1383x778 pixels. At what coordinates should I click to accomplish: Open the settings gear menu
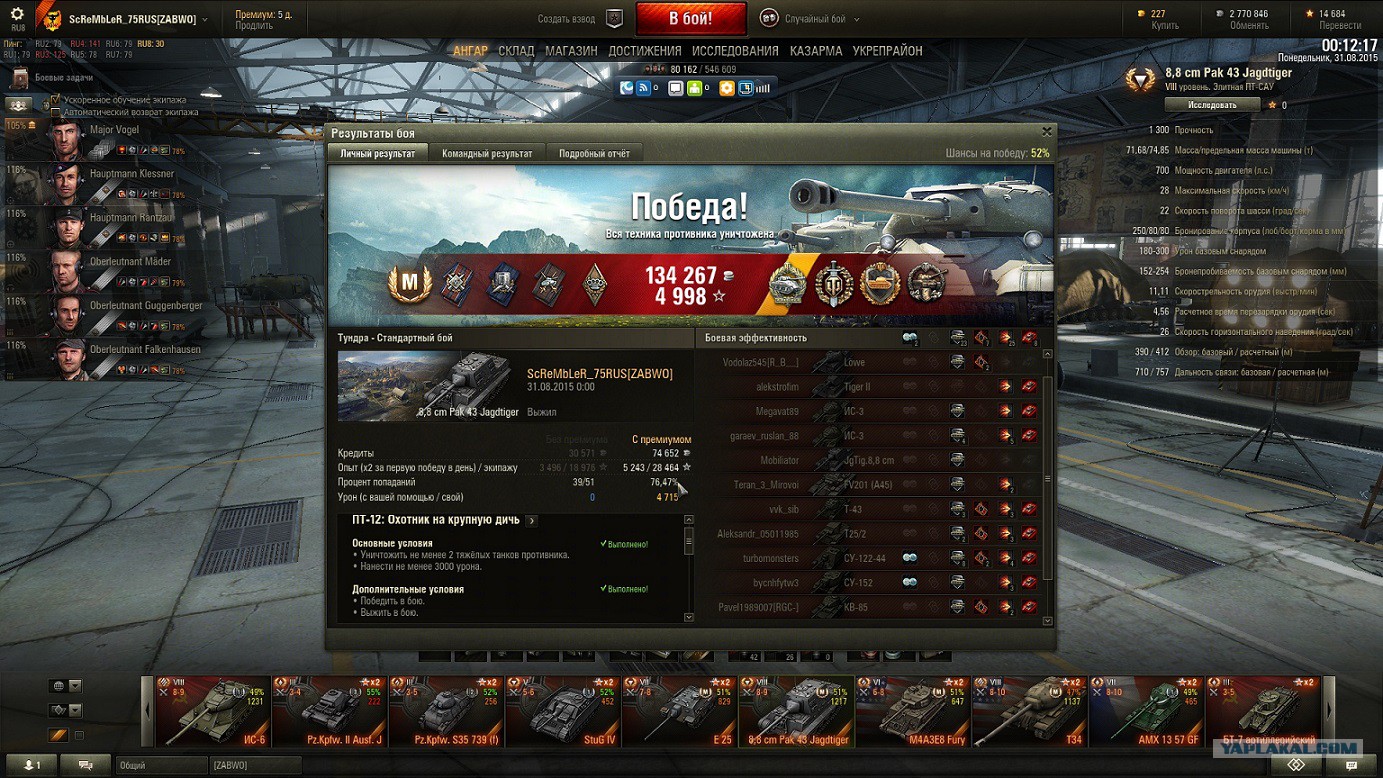[x=17, y=15]
